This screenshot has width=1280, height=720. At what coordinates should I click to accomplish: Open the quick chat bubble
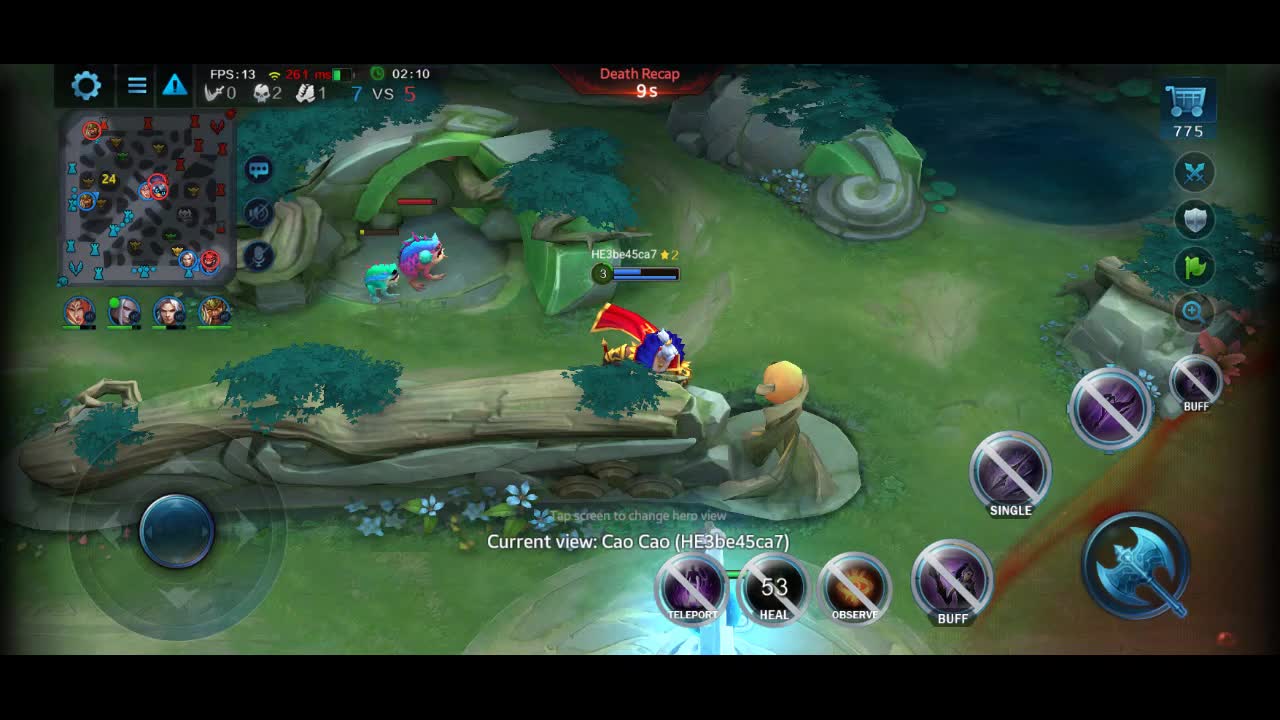[x=259, y=169]
